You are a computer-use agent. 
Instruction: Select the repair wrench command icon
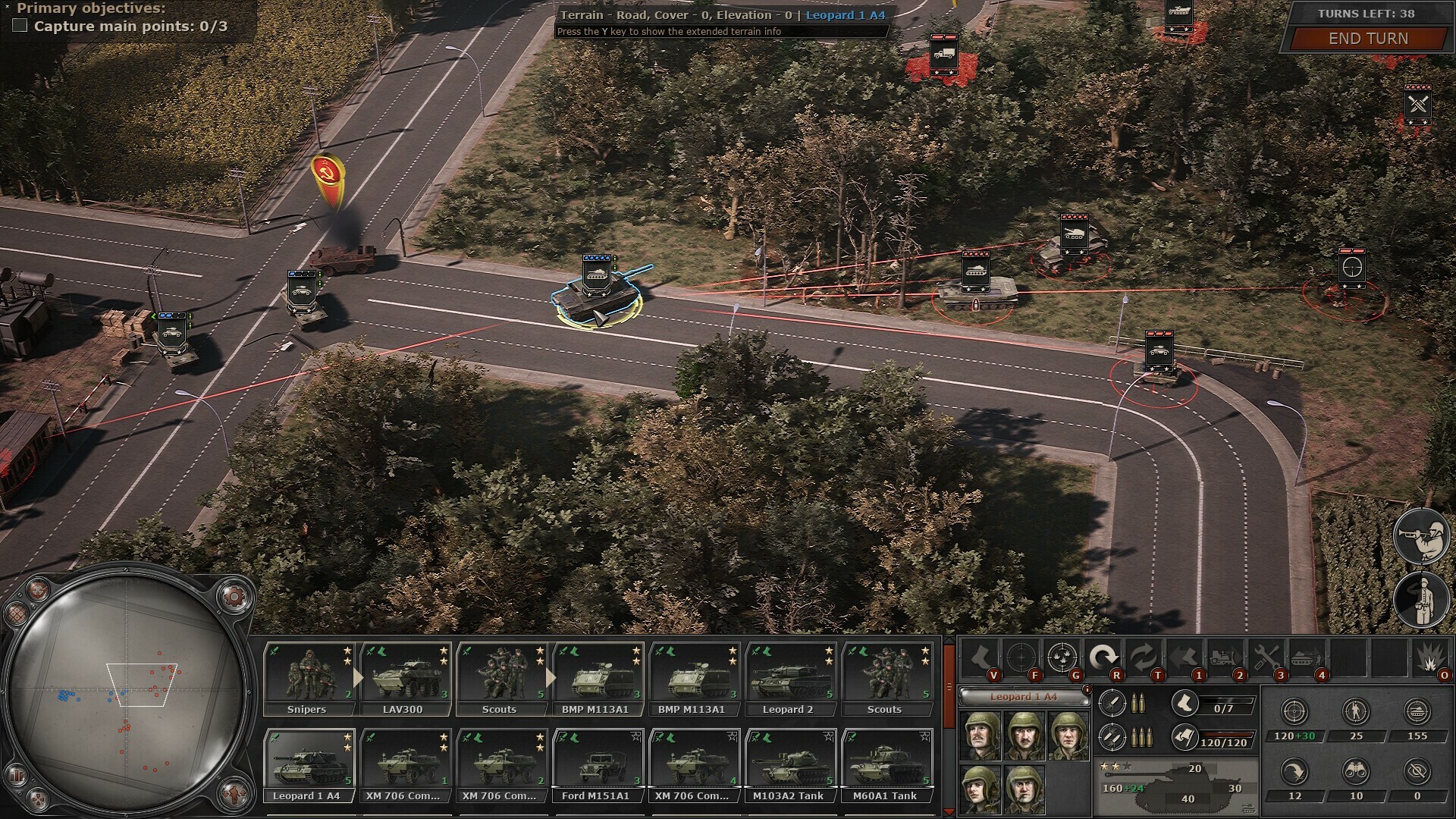click(x=1267, y=657)
